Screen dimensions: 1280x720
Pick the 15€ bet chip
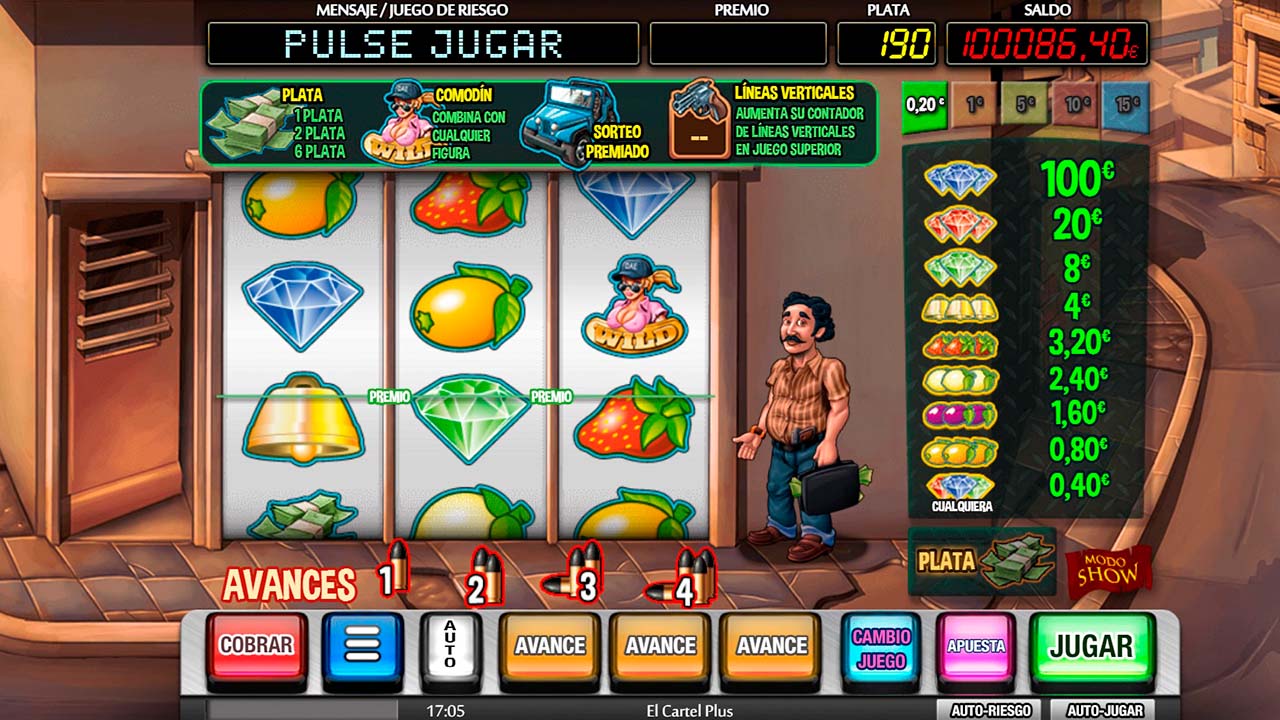click(x=1126, y=105)
